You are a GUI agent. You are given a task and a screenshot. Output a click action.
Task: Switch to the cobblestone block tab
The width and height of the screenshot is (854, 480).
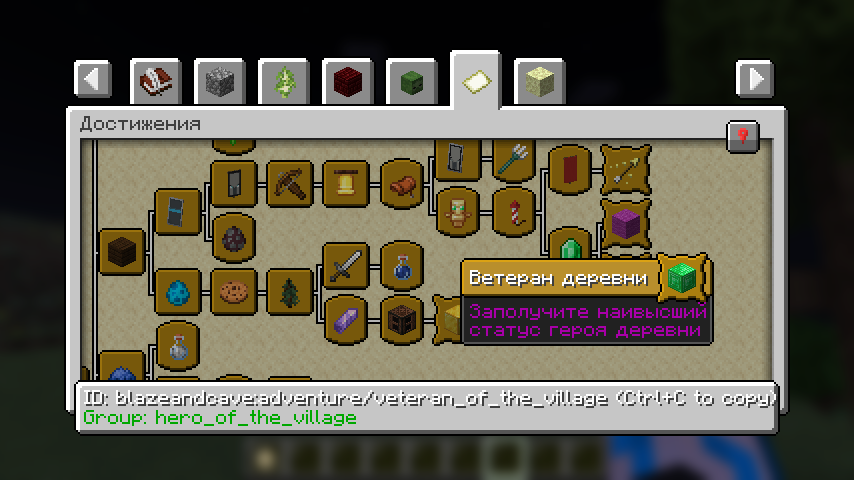click(220, 81)
